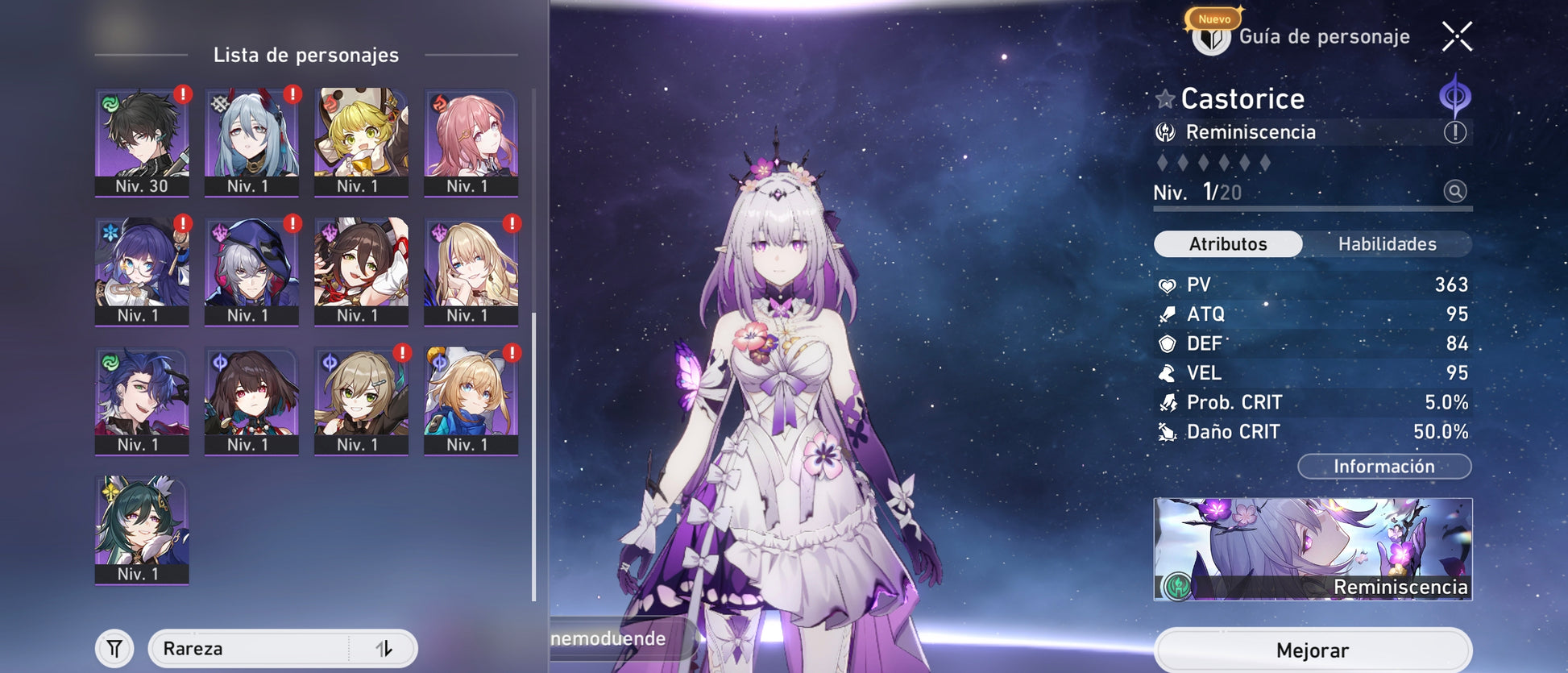Viewport: 1568px width, 673px height.
Task: Open the Reminiscencia memosprite banner
Action: point(1312,549)
